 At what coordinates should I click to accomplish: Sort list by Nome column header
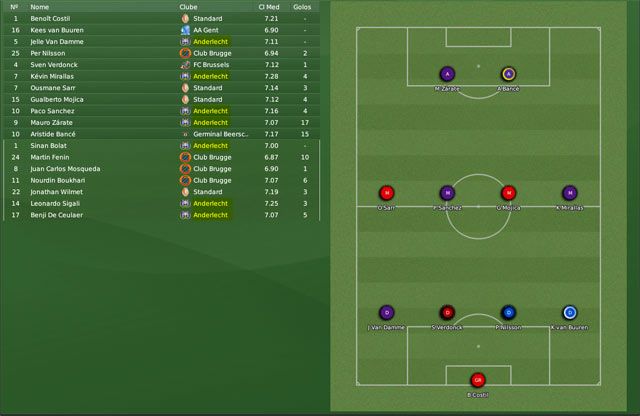pyautogui.click(x=39, y=7)
